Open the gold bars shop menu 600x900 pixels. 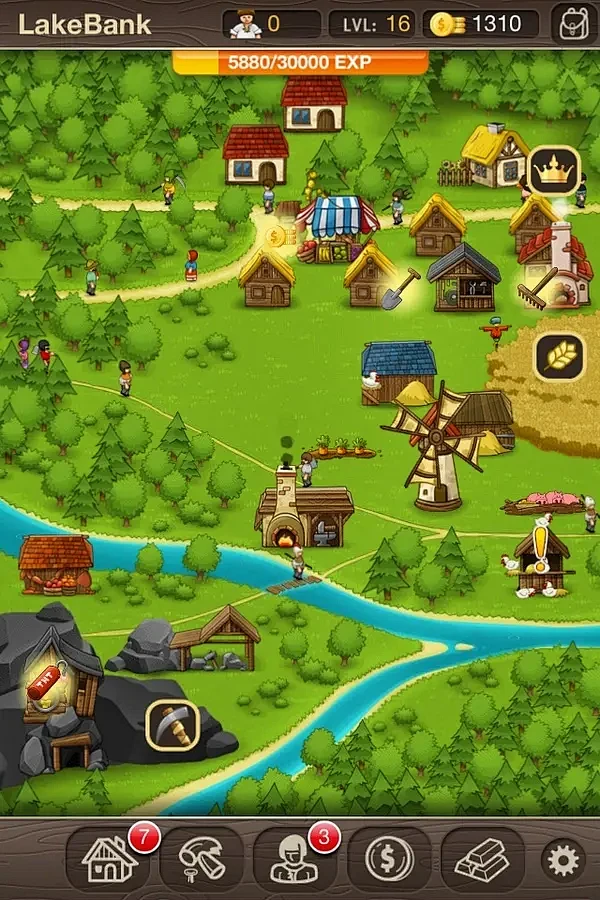[x=482, y=858]
